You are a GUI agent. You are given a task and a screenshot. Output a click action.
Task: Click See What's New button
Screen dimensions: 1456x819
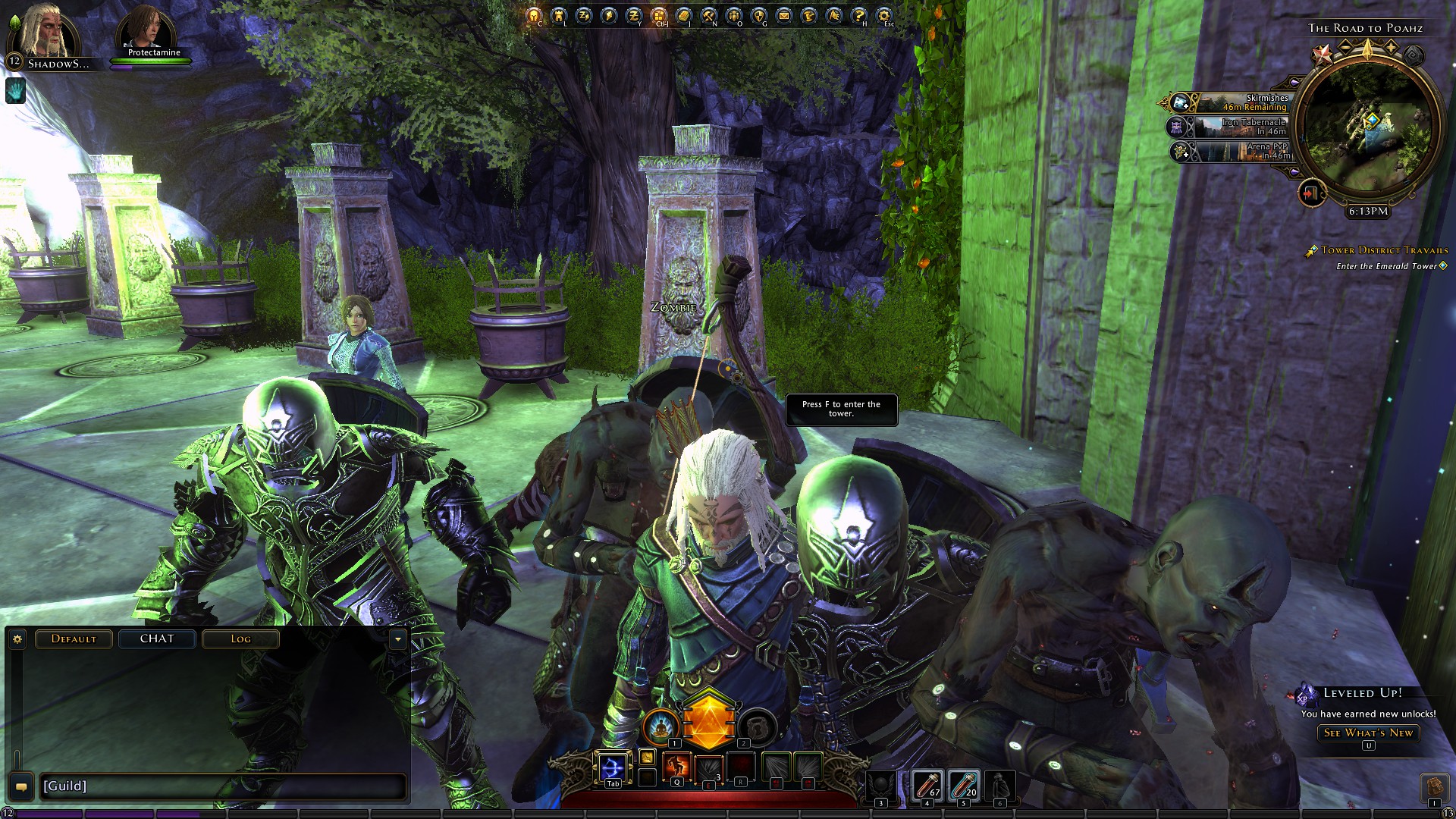coord(1368,733)
